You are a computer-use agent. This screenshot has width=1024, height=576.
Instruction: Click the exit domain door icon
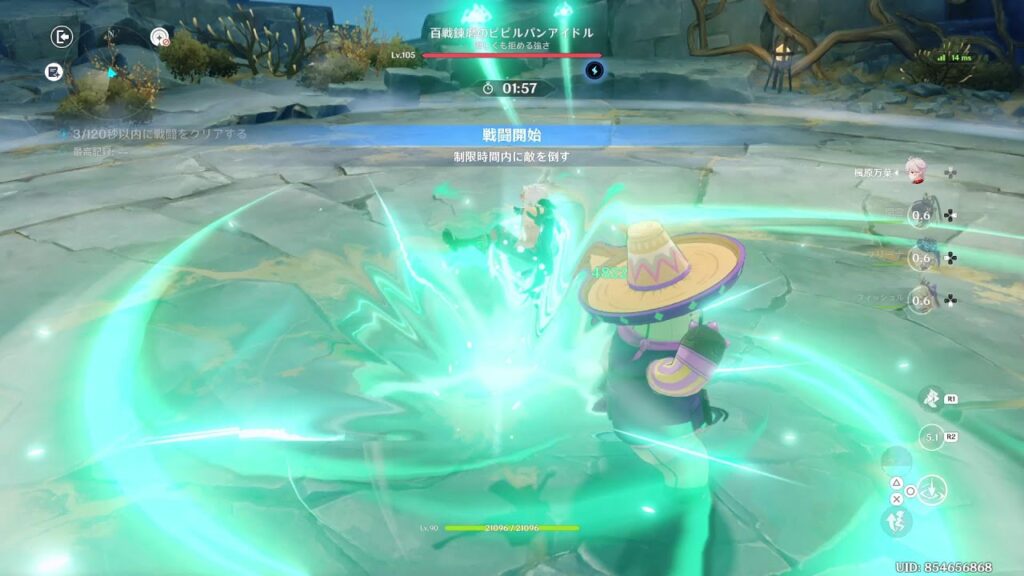(x=62, y=37)
